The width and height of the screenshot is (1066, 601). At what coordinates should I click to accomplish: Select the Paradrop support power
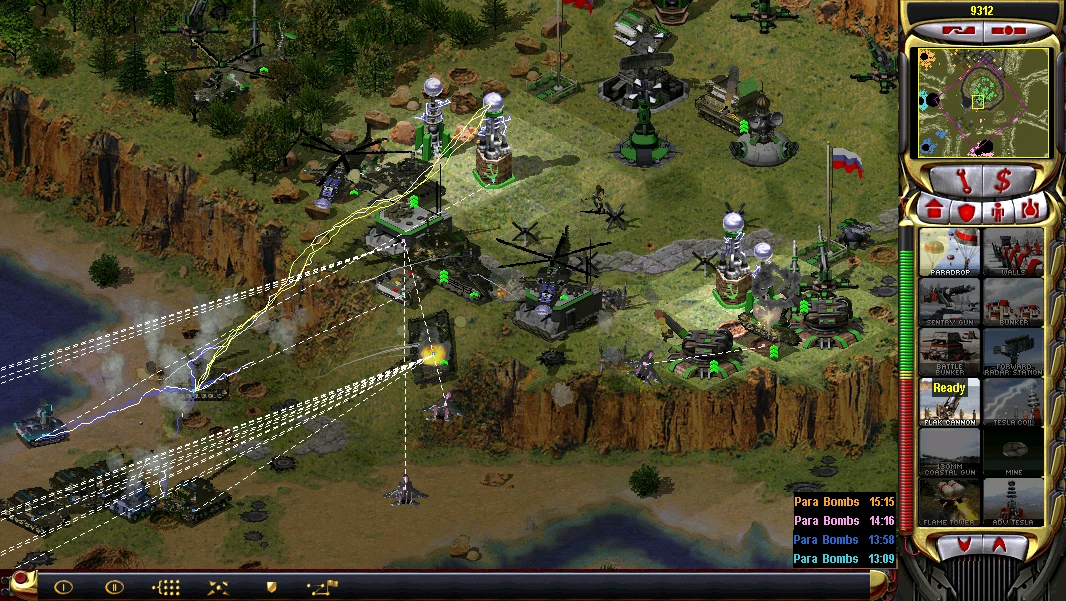coord(950,251)
